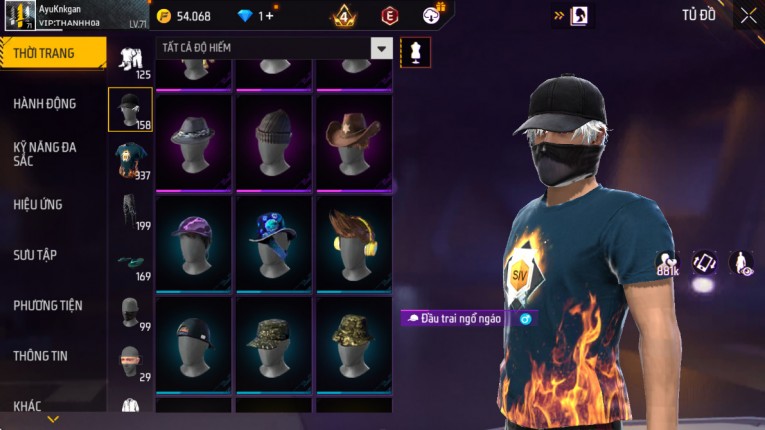Select the pants category showing 199
The image size is (765, 430).
(x=130, y=211)
